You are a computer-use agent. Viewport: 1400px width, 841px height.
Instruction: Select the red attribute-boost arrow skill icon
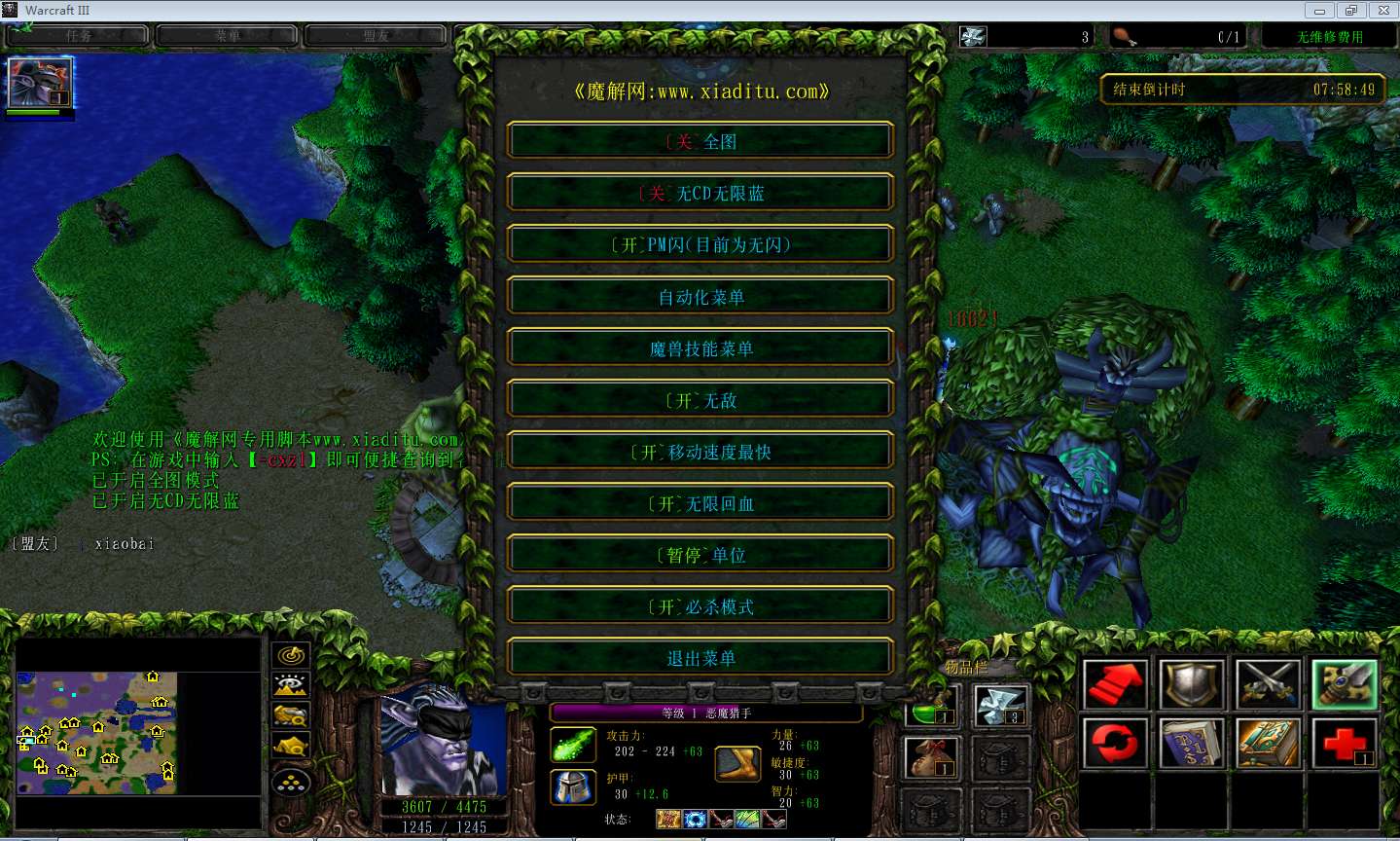click(1116, 684)
